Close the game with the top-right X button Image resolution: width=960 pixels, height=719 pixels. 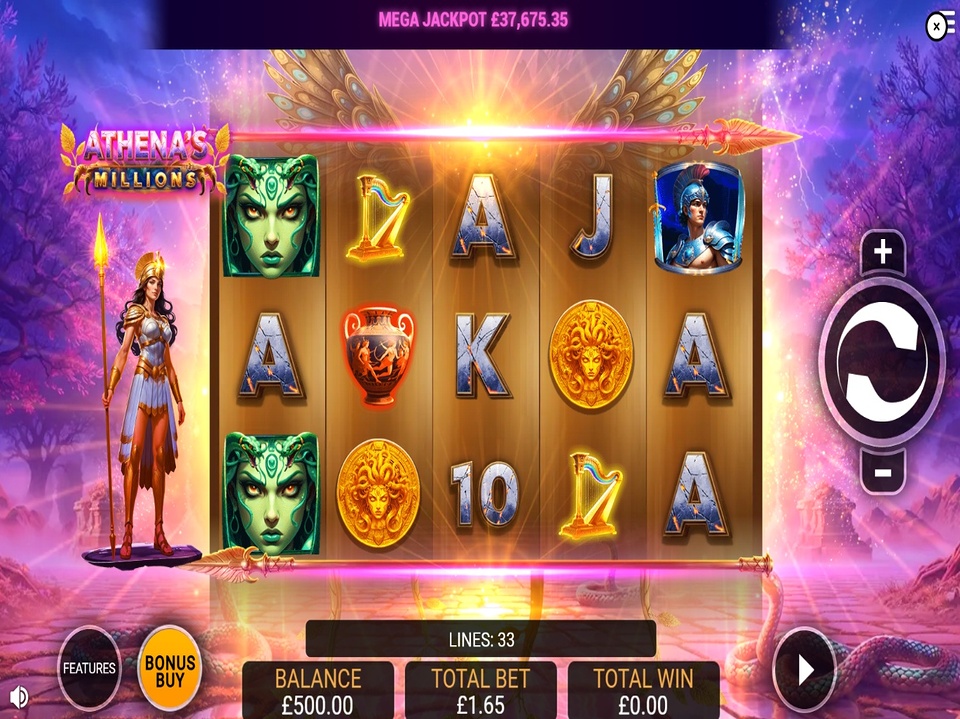click(938, 27)
